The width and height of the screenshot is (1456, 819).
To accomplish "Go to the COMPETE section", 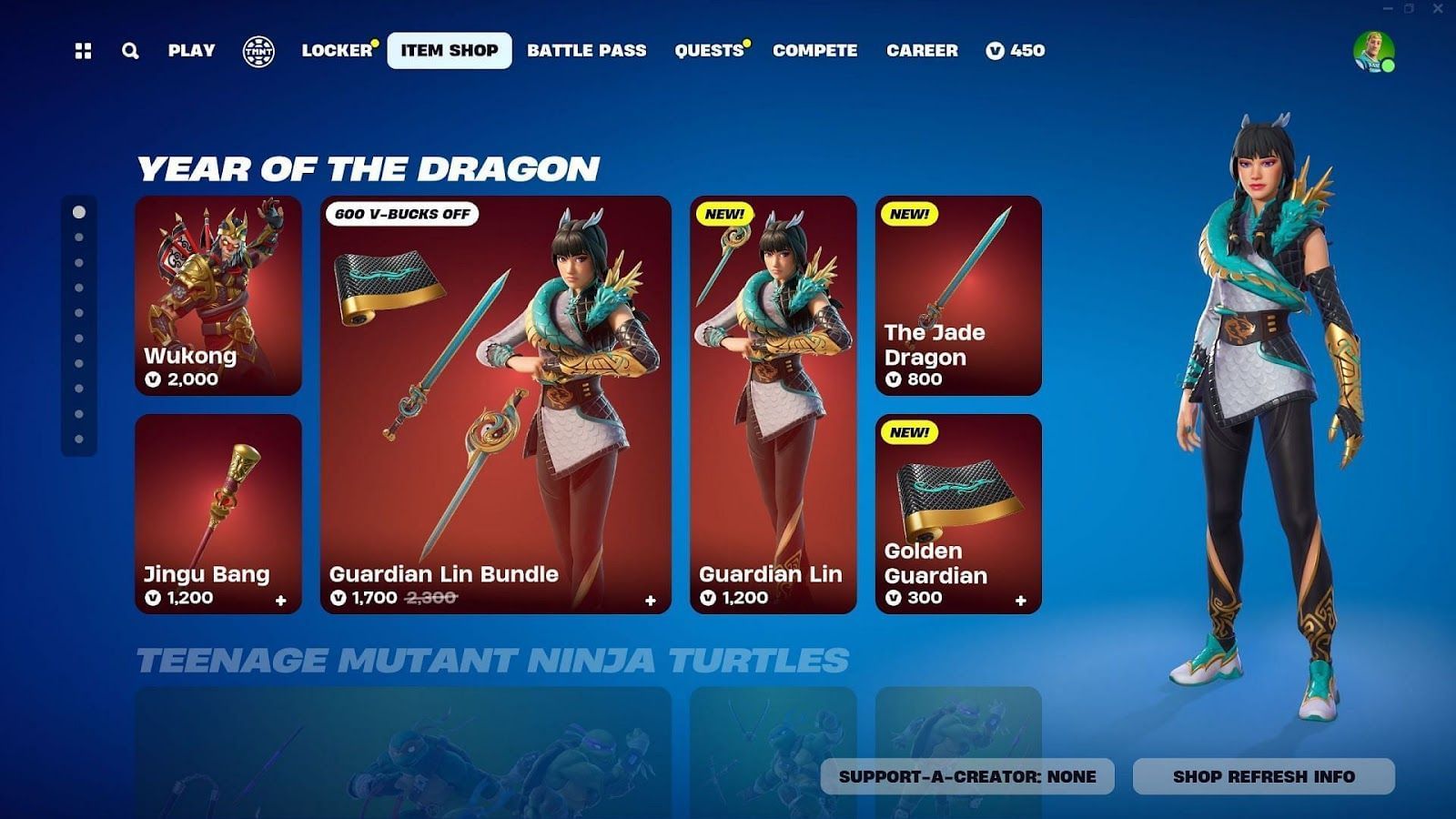I will (x=814, y=51).
